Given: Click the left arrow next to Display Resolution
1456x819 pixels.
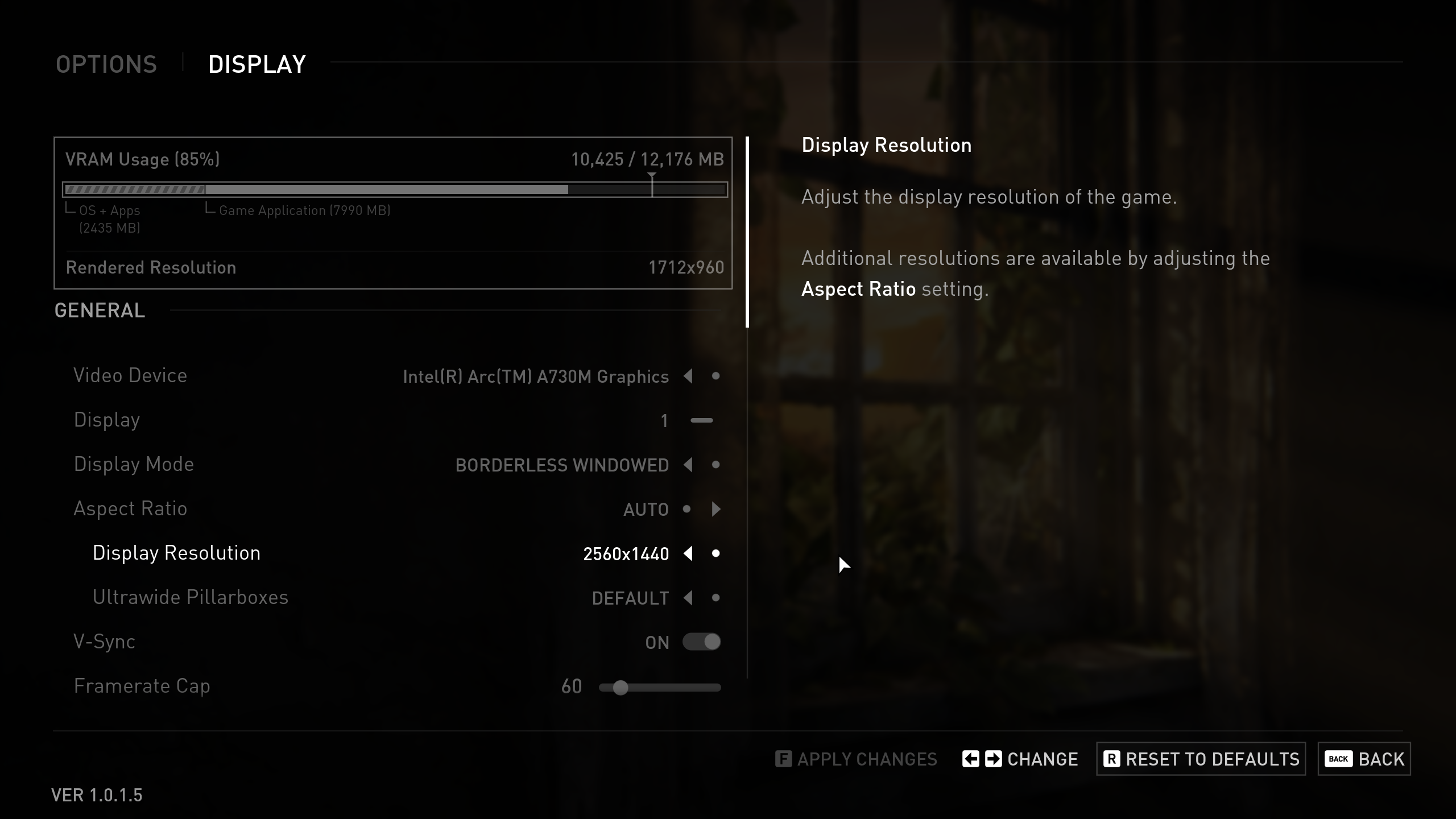Looking at the screenshot, I should point(689,553).
